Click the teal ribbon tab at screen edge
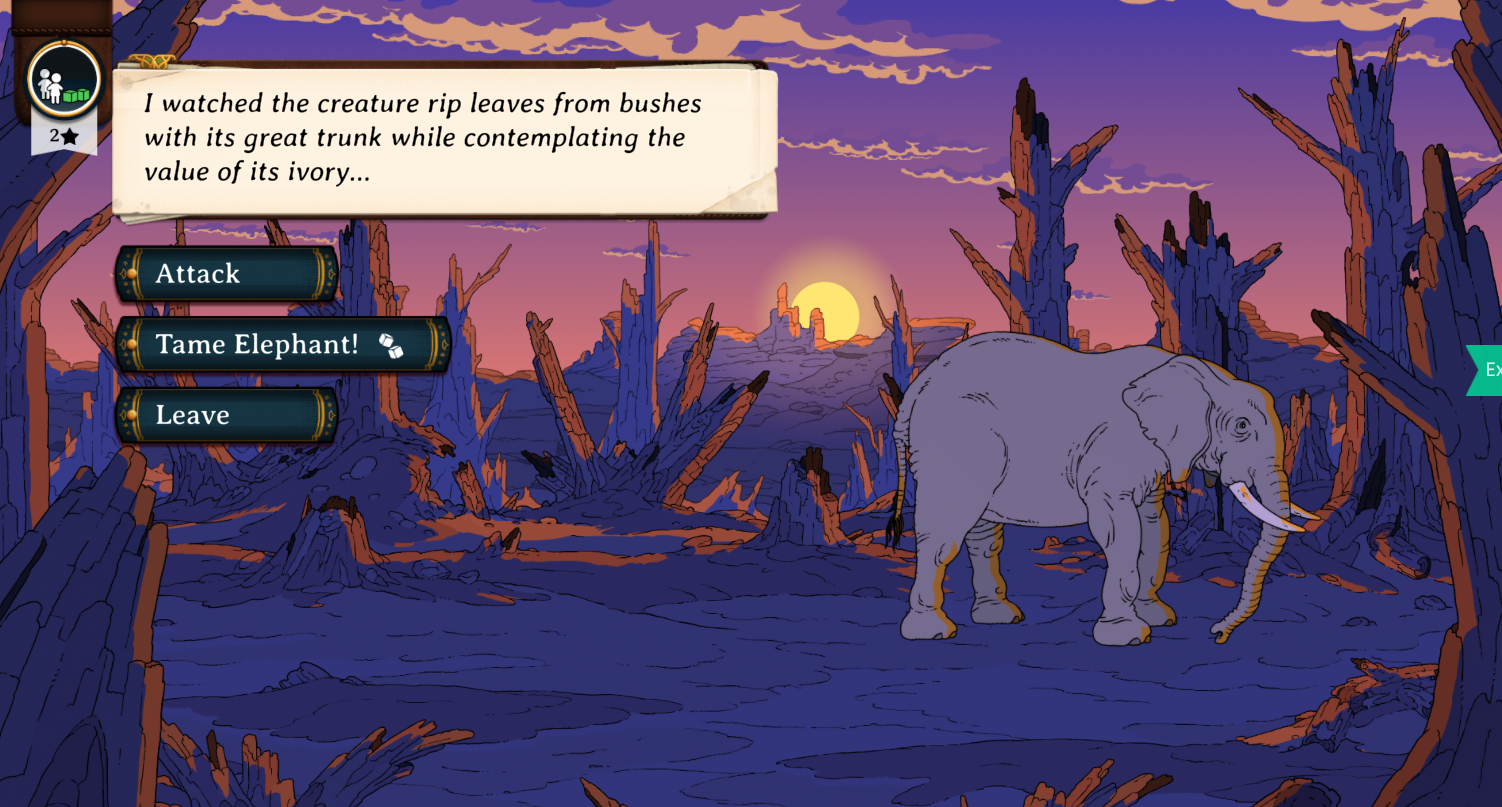The image size is (1502, 807). tap(1487, 370)
